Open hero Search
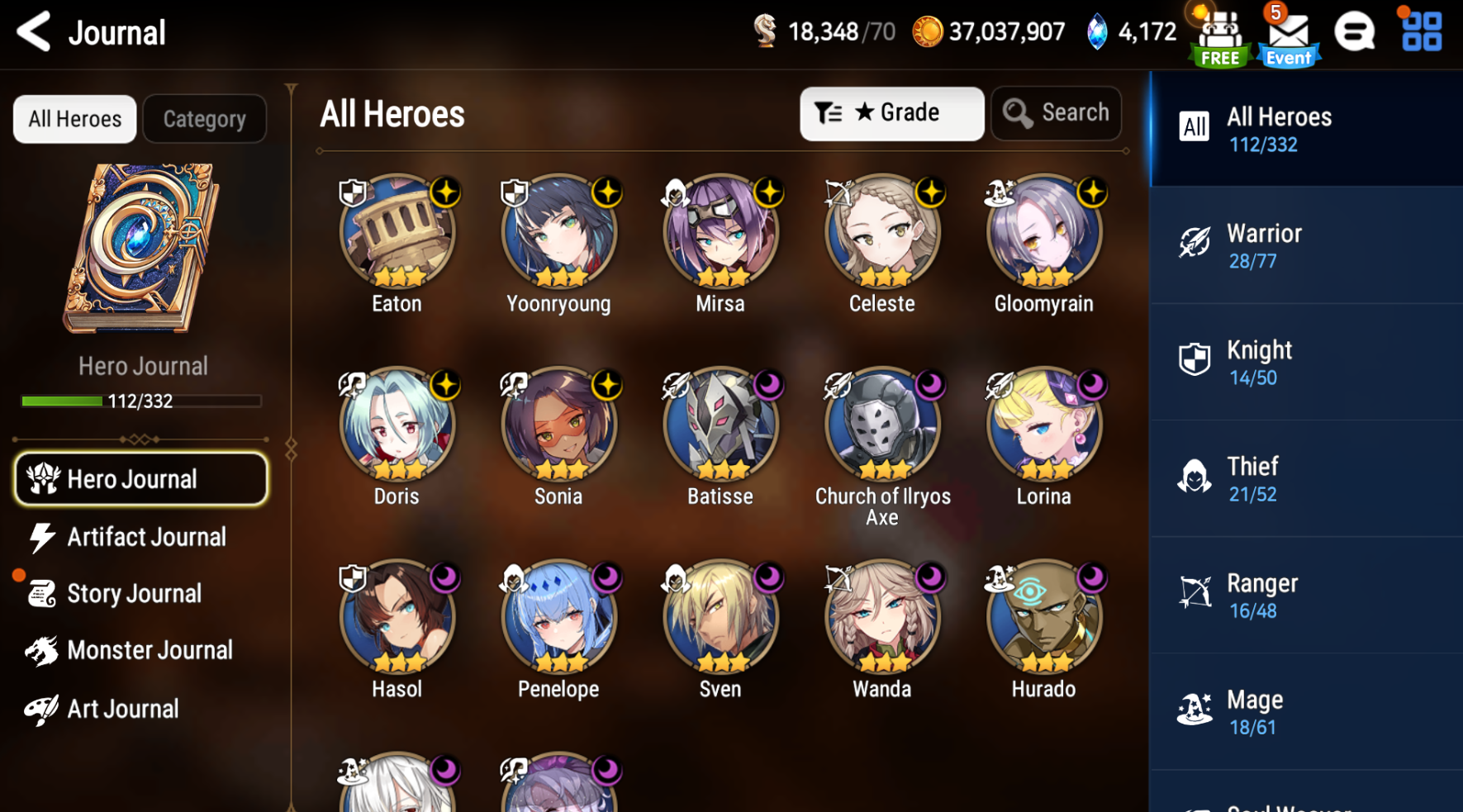Screen dimensions: 1463x812 coord(1056,113)
